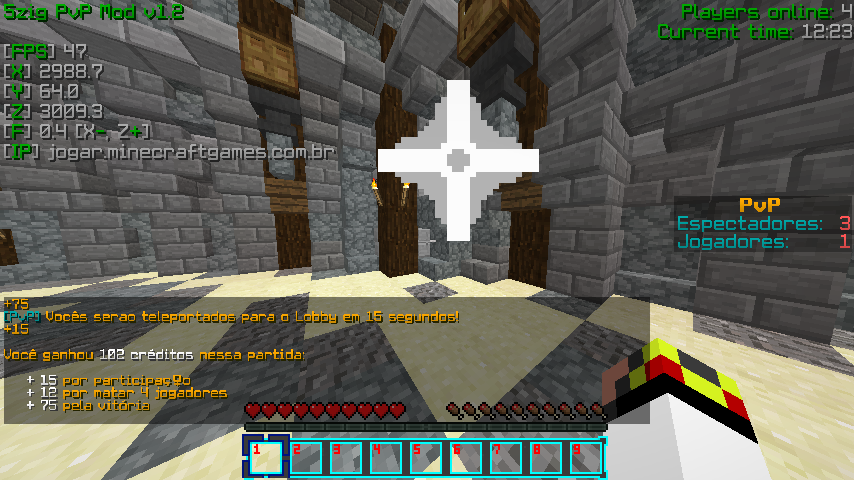This screenshot has width=854, height=480.
Task: Click hotbar slot numbered 4
Action: pos(386,458)
